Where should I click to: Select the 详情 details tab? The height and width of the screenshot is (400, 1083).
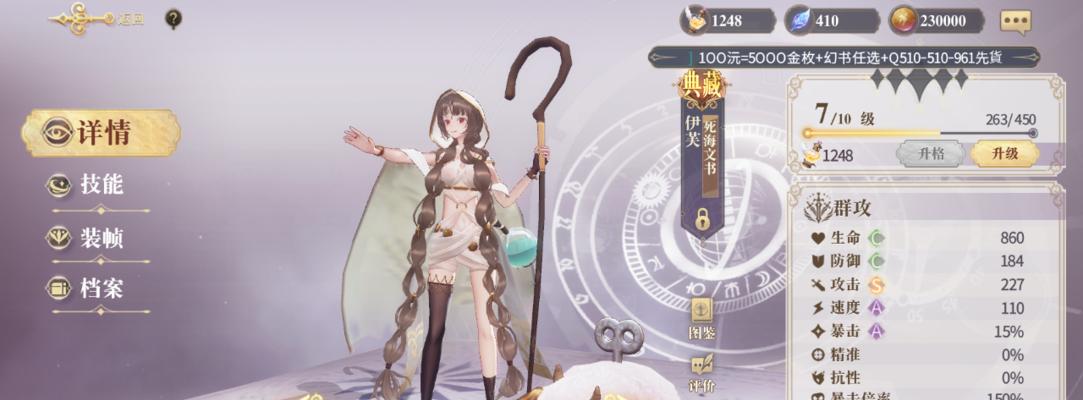coord(101,133)
